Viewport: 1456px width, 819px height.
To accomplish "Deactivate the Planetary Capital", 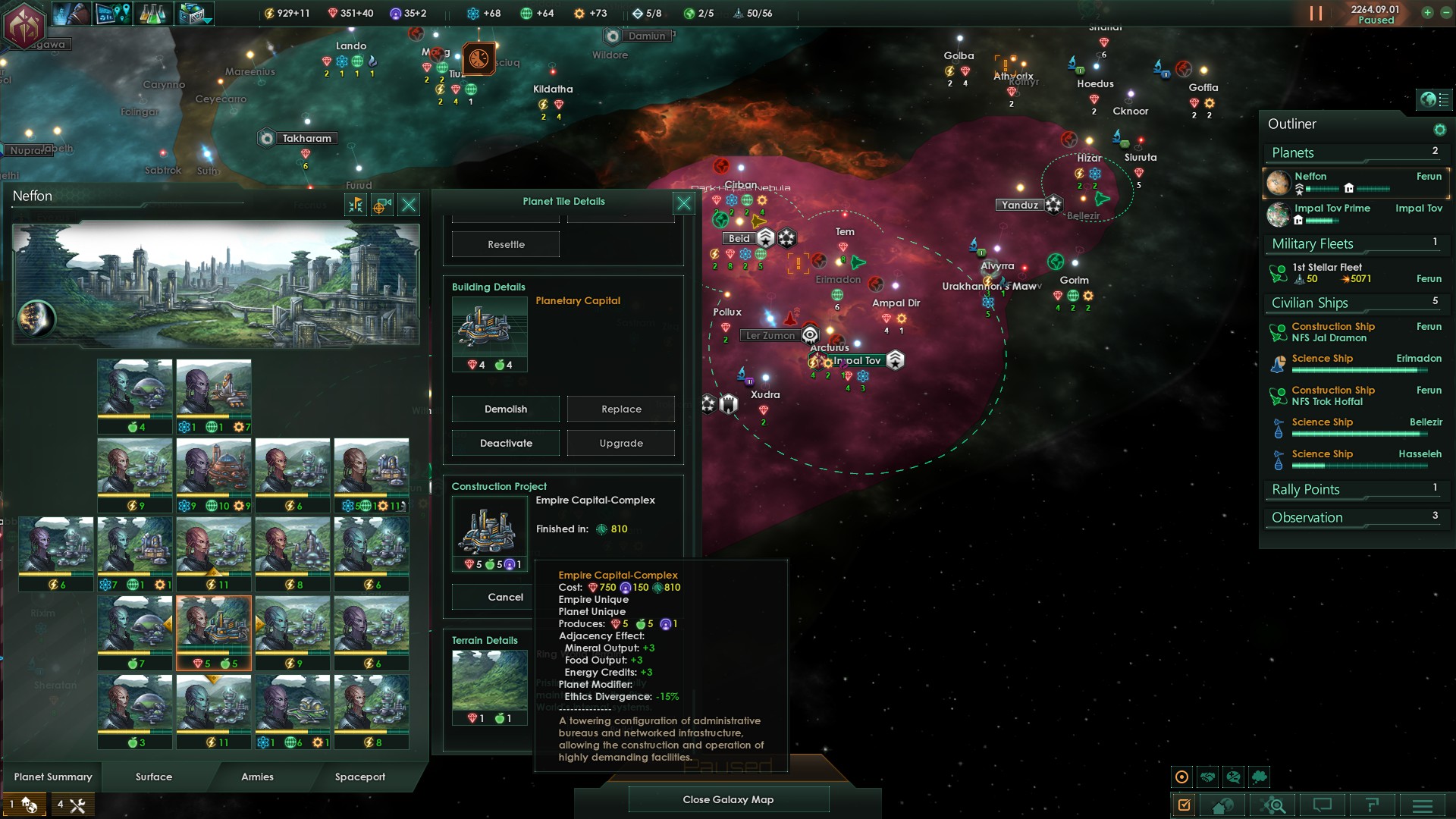I will (506, 443).
